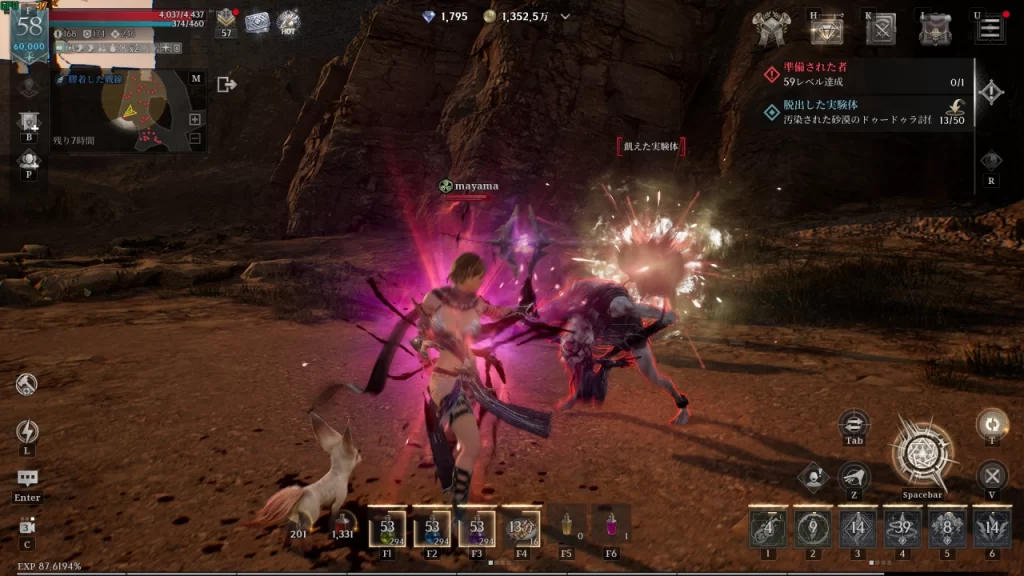
Task: Zoom out on the minimap
Action: coord(195,138)
